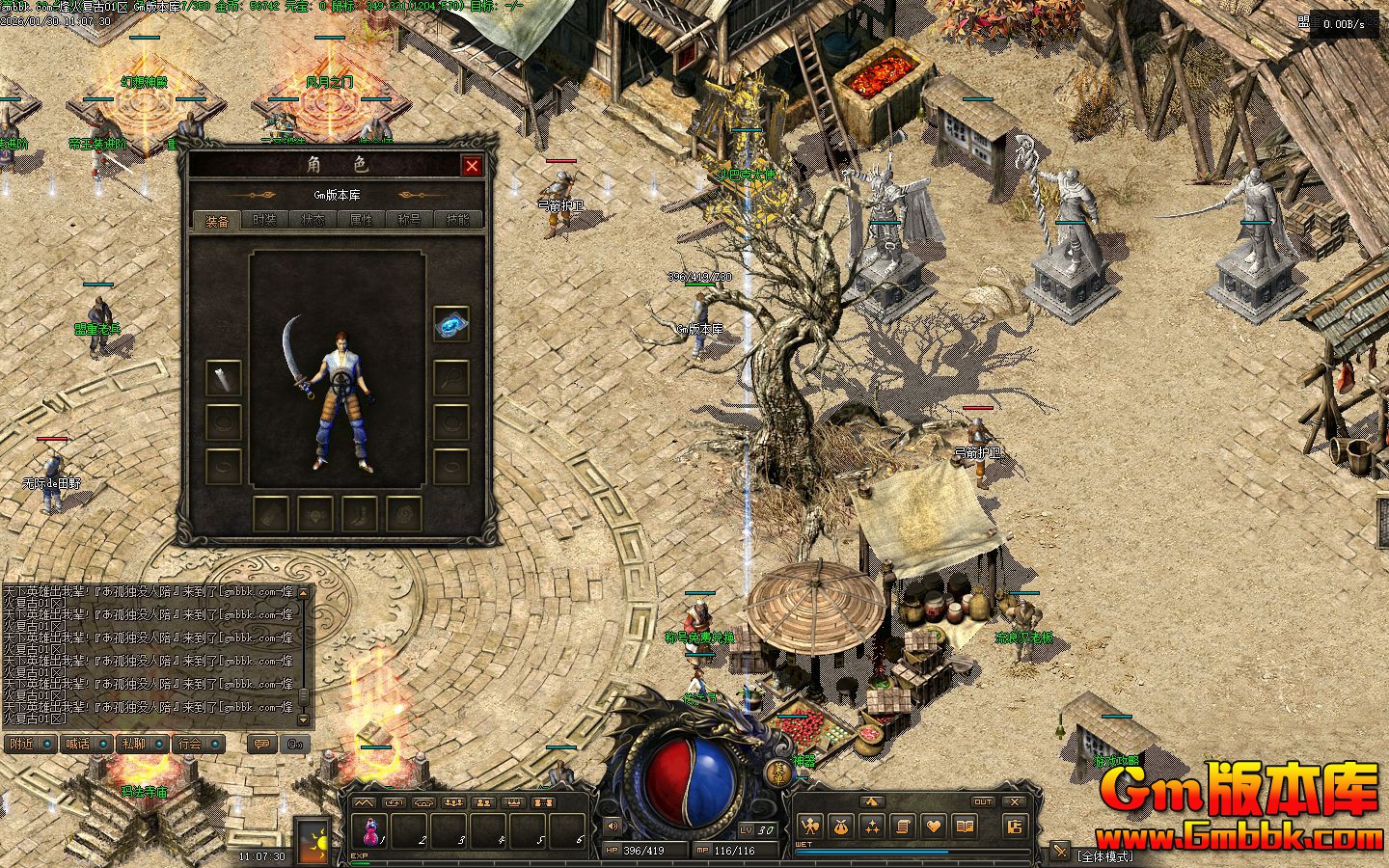Toggle the 附近 (nearby) chat channel
Screen dimensions: 1389x868
click(x=20, y=744)
